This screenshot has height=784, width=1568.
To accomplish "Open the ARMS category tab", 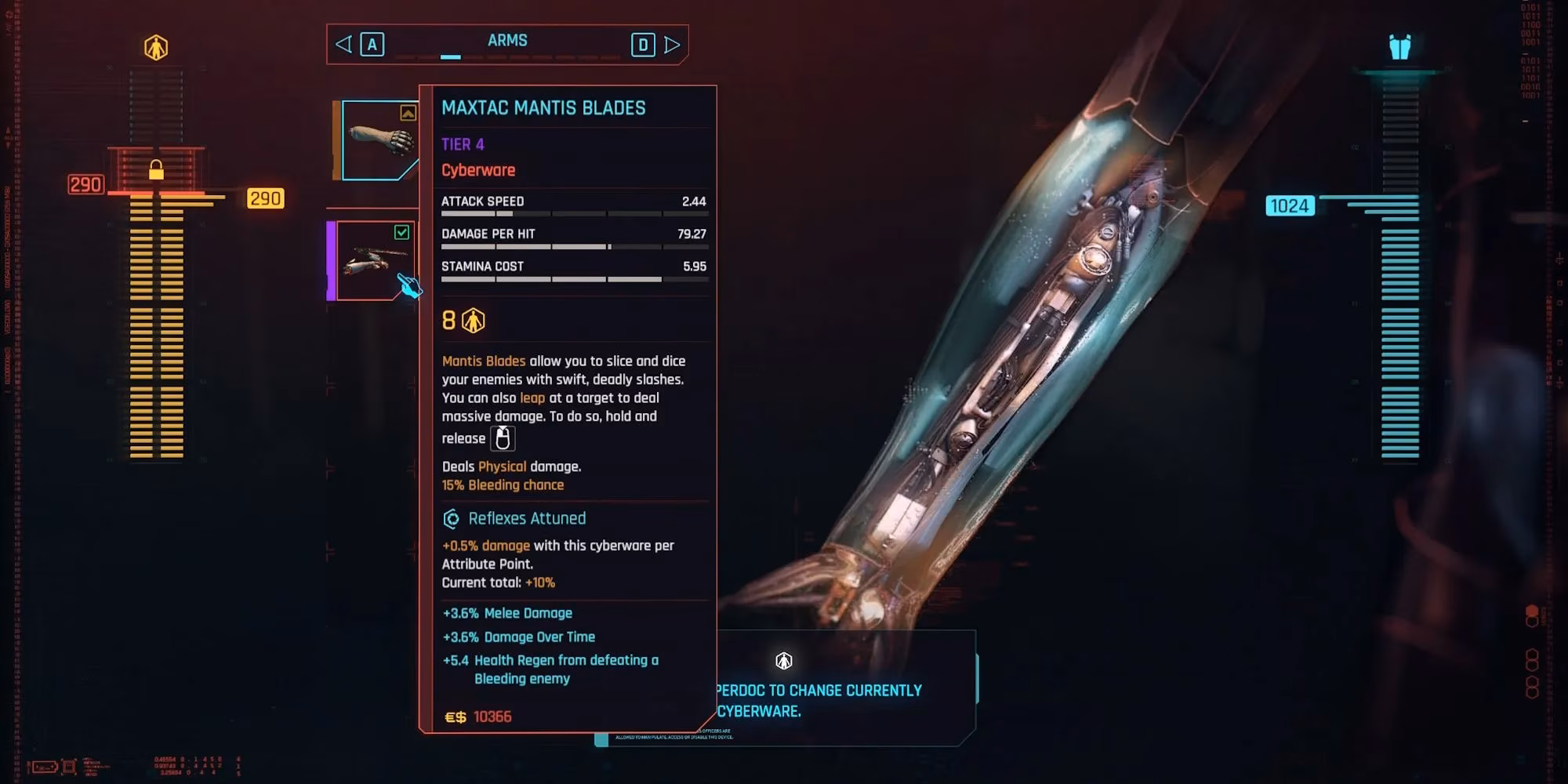I will click(508, 40).
